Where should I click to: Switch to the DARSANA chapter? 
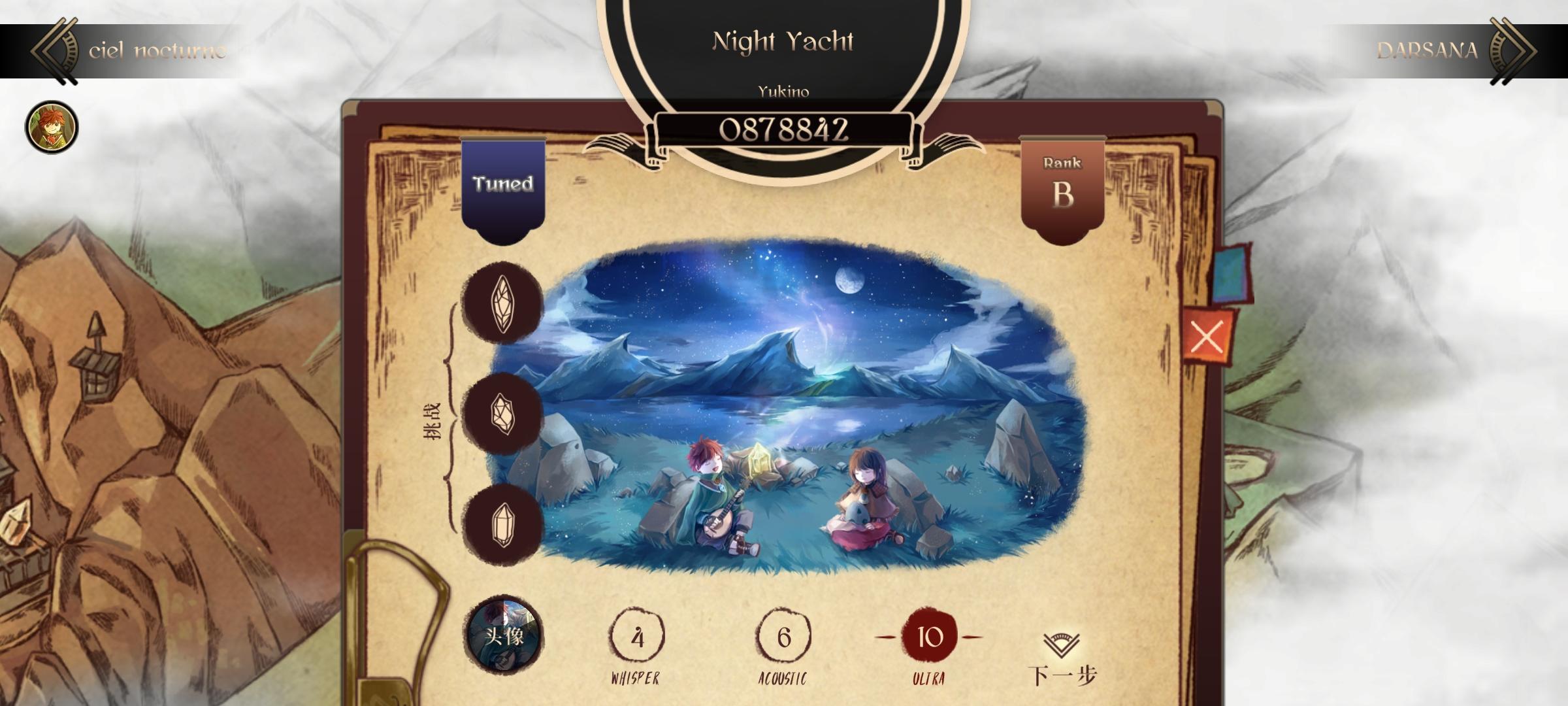point(1428,51)
